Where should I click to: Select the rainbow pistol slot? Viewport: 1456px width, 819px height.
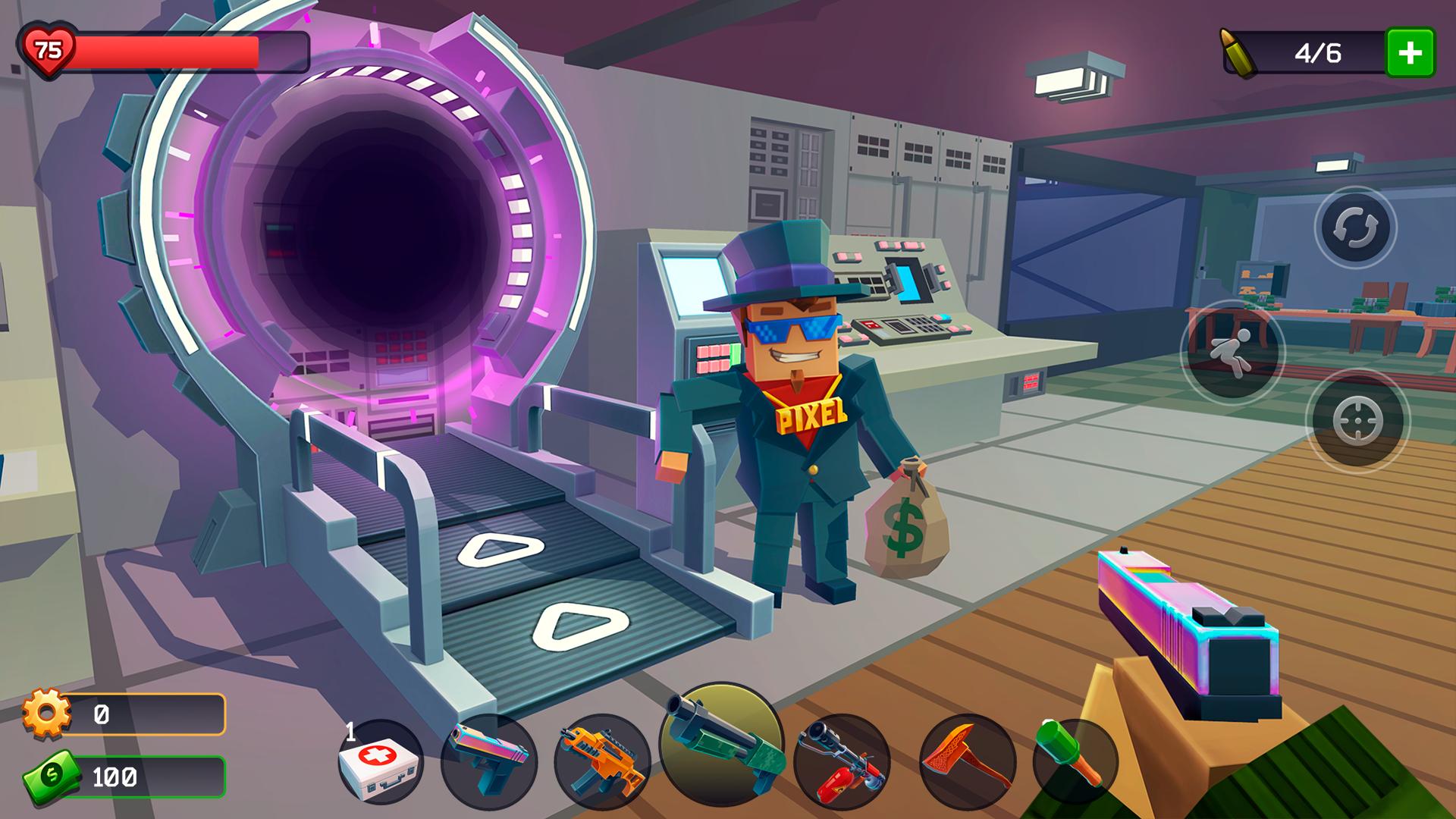click(x=488, y=759)
